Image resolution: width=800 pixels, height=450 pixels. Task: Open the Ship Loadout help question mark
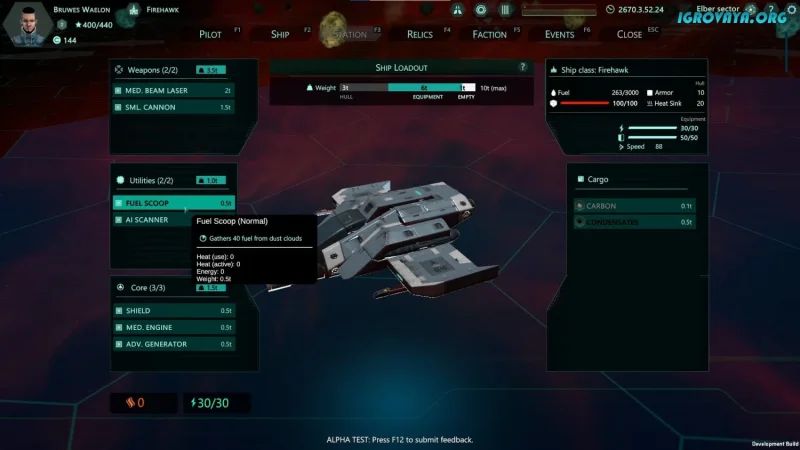[x=522, y=67]
